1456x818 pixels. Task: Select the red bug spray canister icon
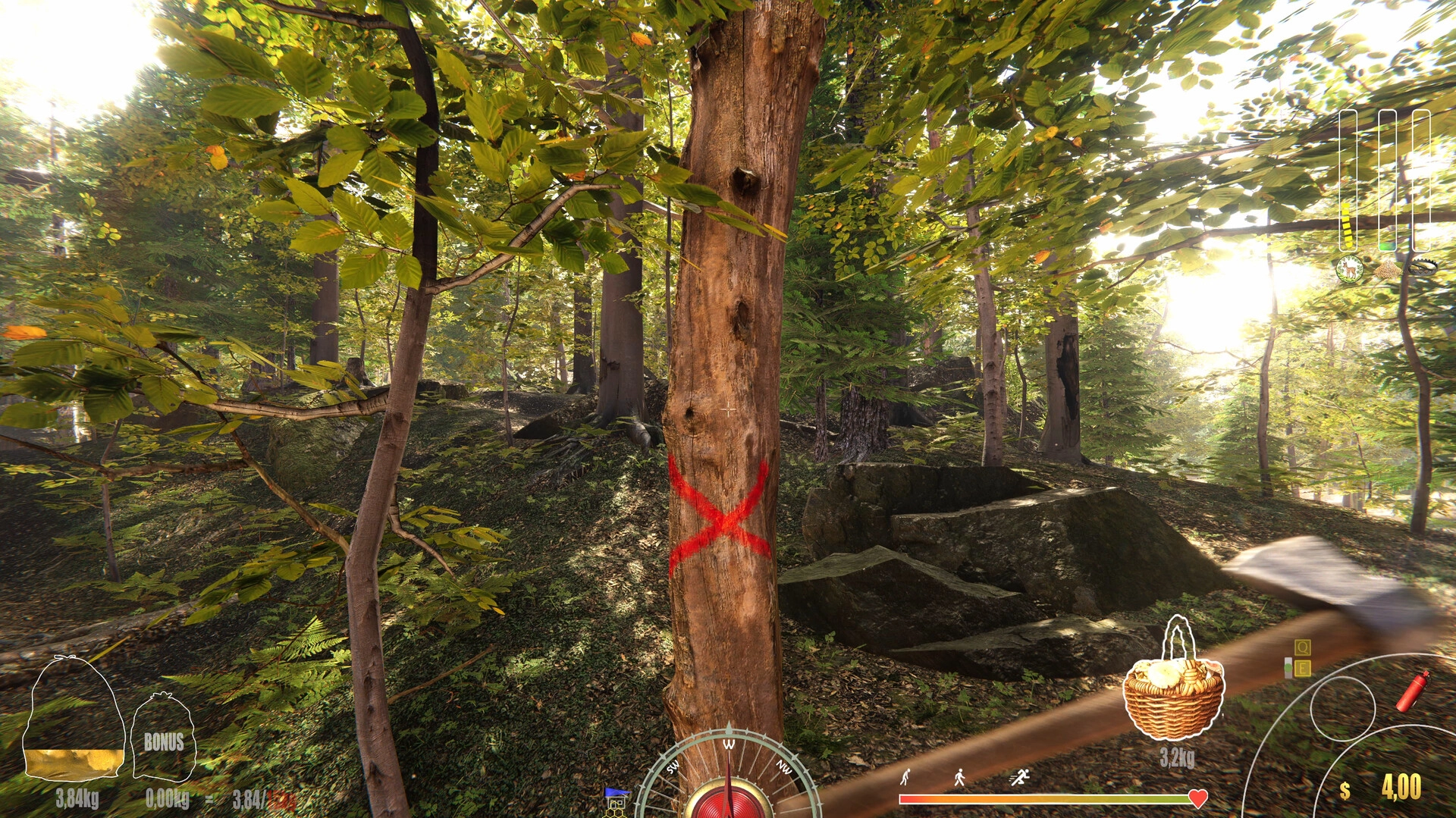1412,691
